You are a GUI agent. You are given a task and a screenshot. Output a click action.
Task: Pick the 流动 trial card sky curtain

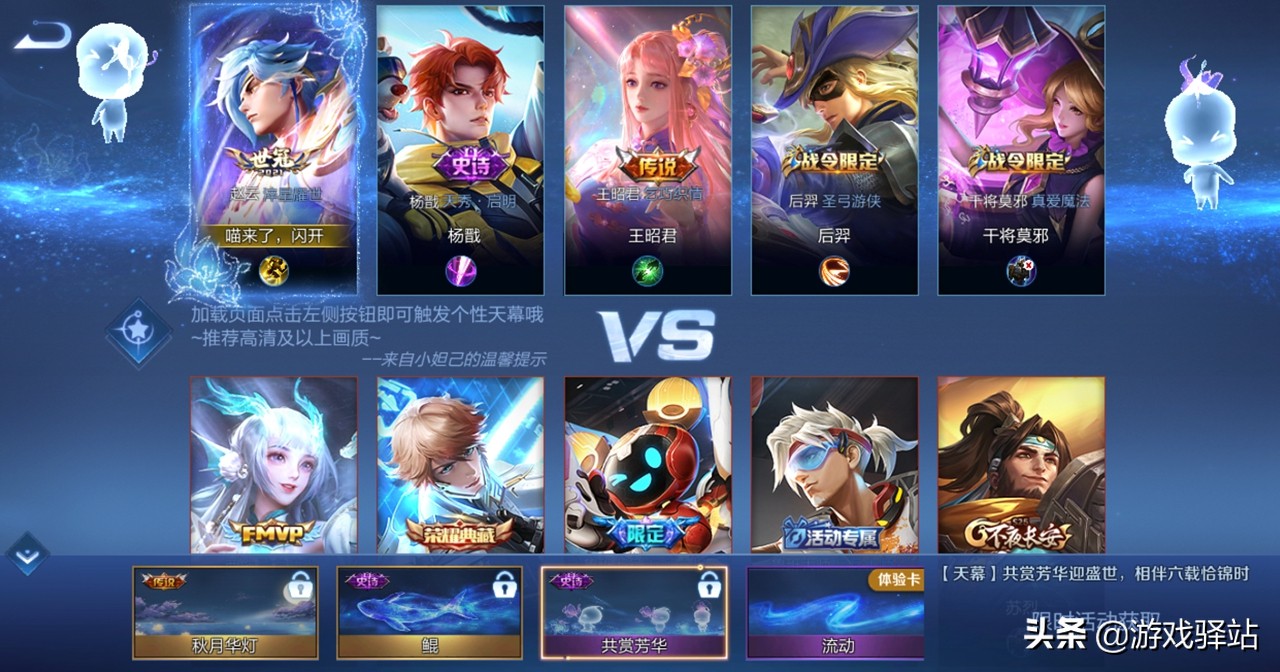837,613
